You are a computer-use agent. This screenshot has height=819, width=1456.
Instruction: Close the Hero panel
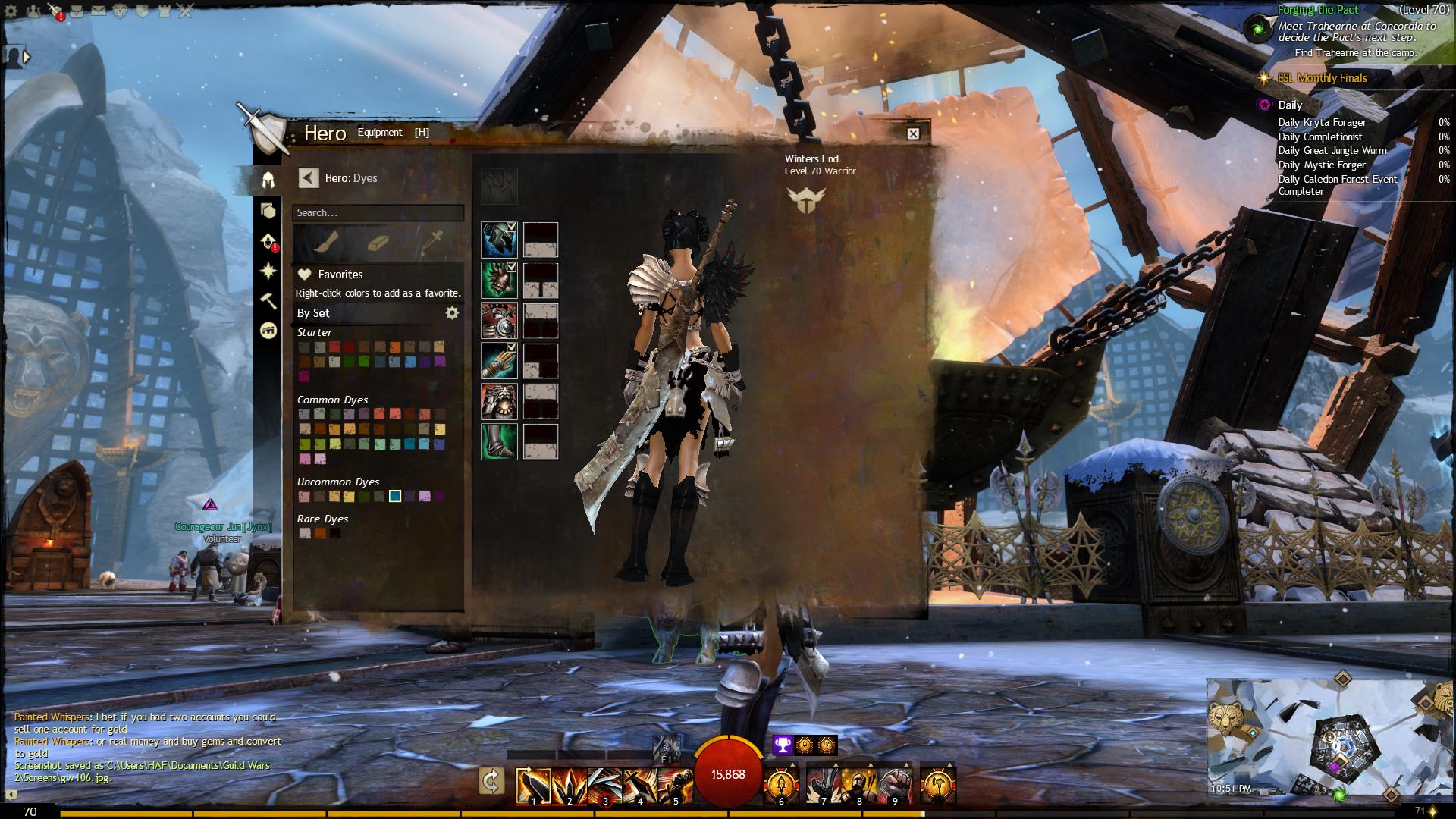coord(913,133)
